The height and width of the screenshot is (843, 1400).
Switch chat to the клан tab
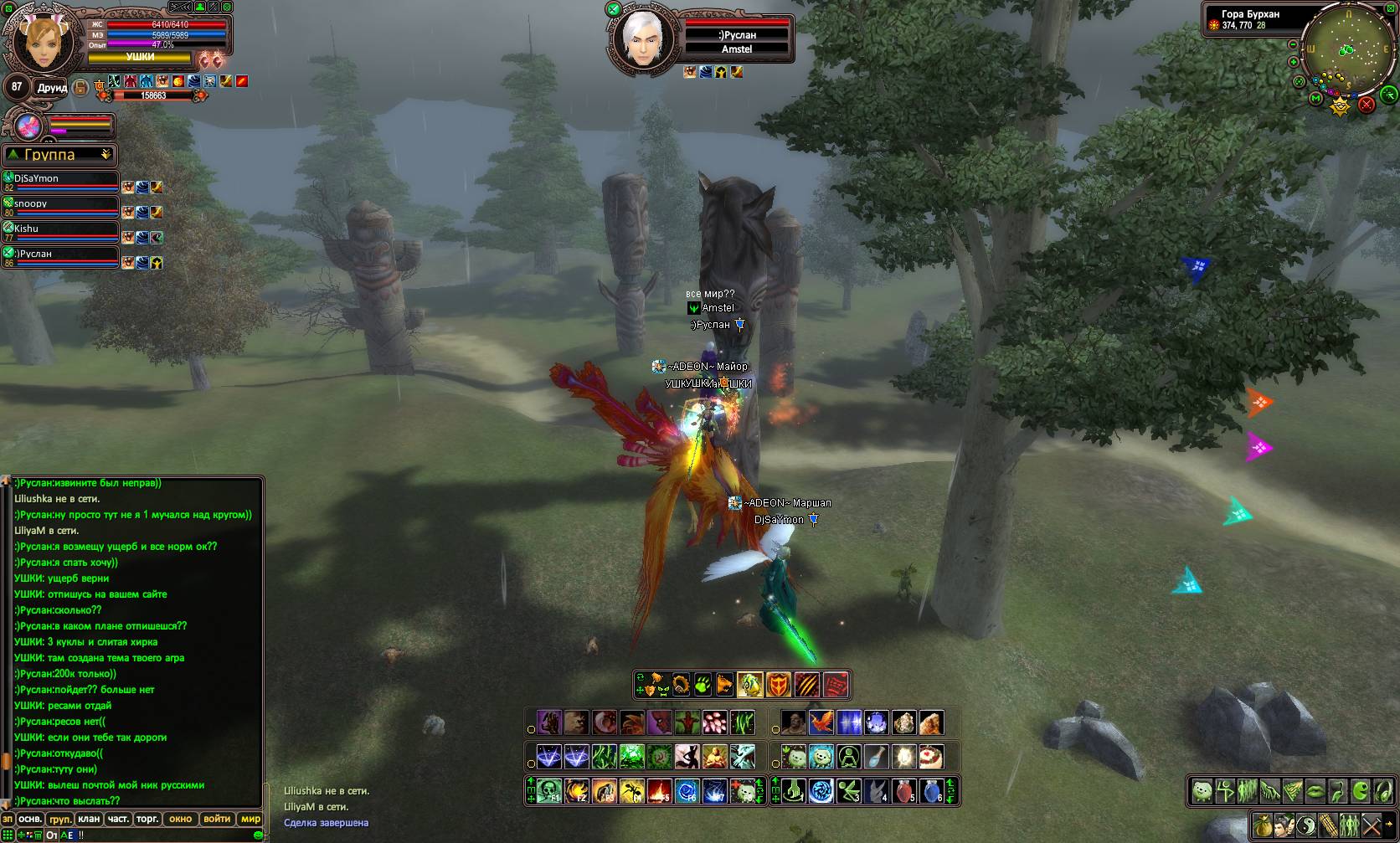(x=89, y=819)
